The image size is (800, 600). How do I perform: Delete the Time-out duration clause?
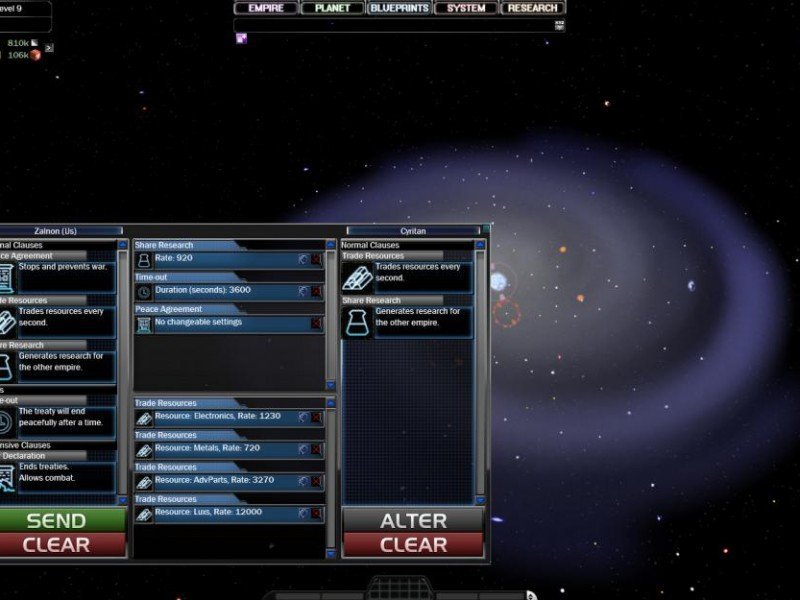click(x=317, y=291)
